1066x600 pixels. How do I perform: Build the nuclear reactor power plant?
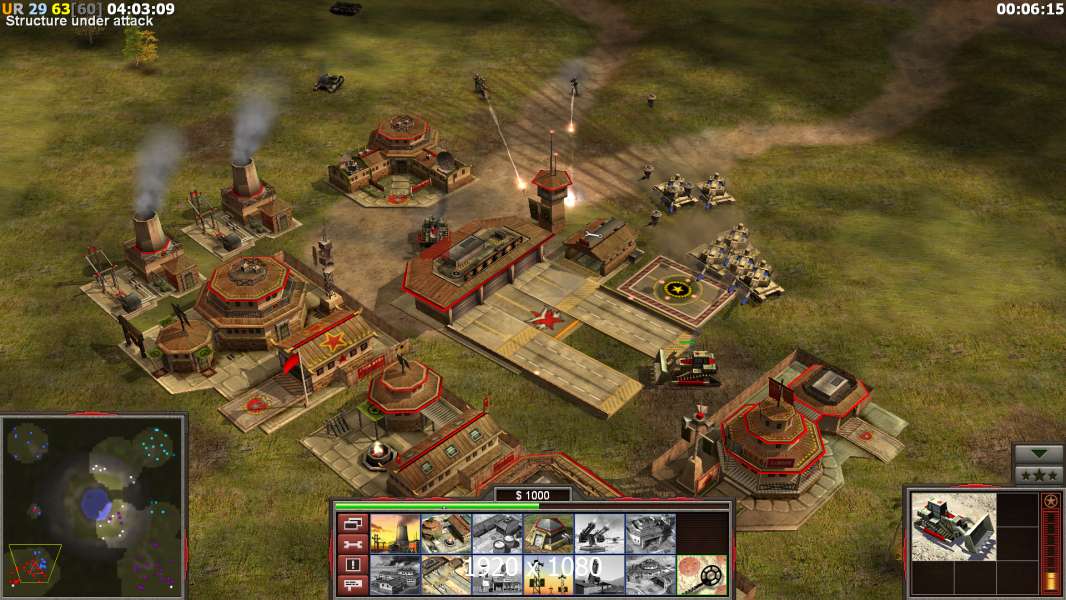(x=395, y=533)
